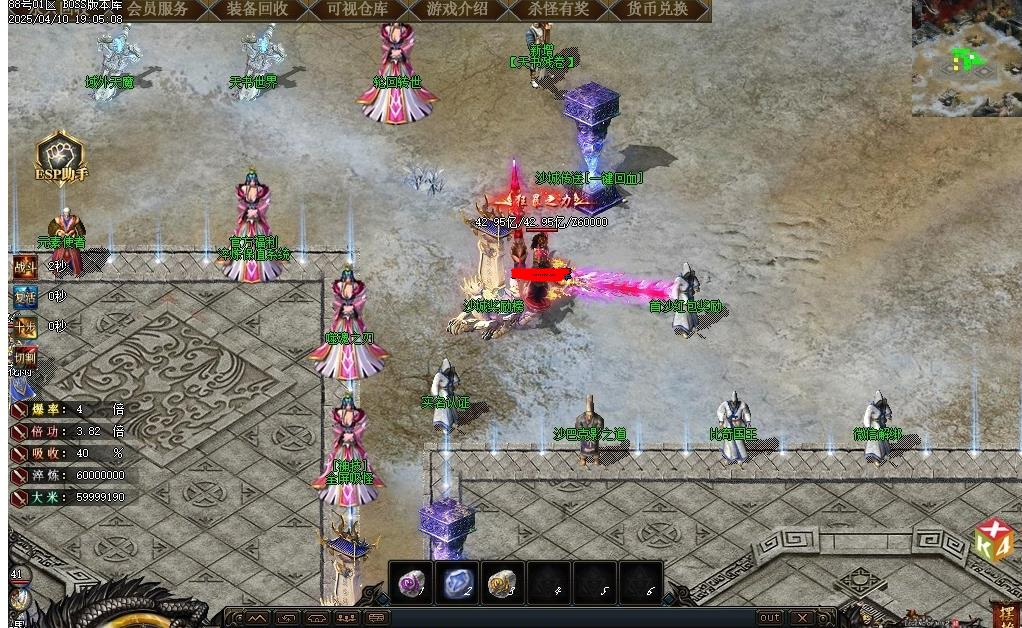The height and width of the screenshot is (628, 1022).
Task: Open the 杀怪有奖 kill reward menu
Action: [557, 9]
